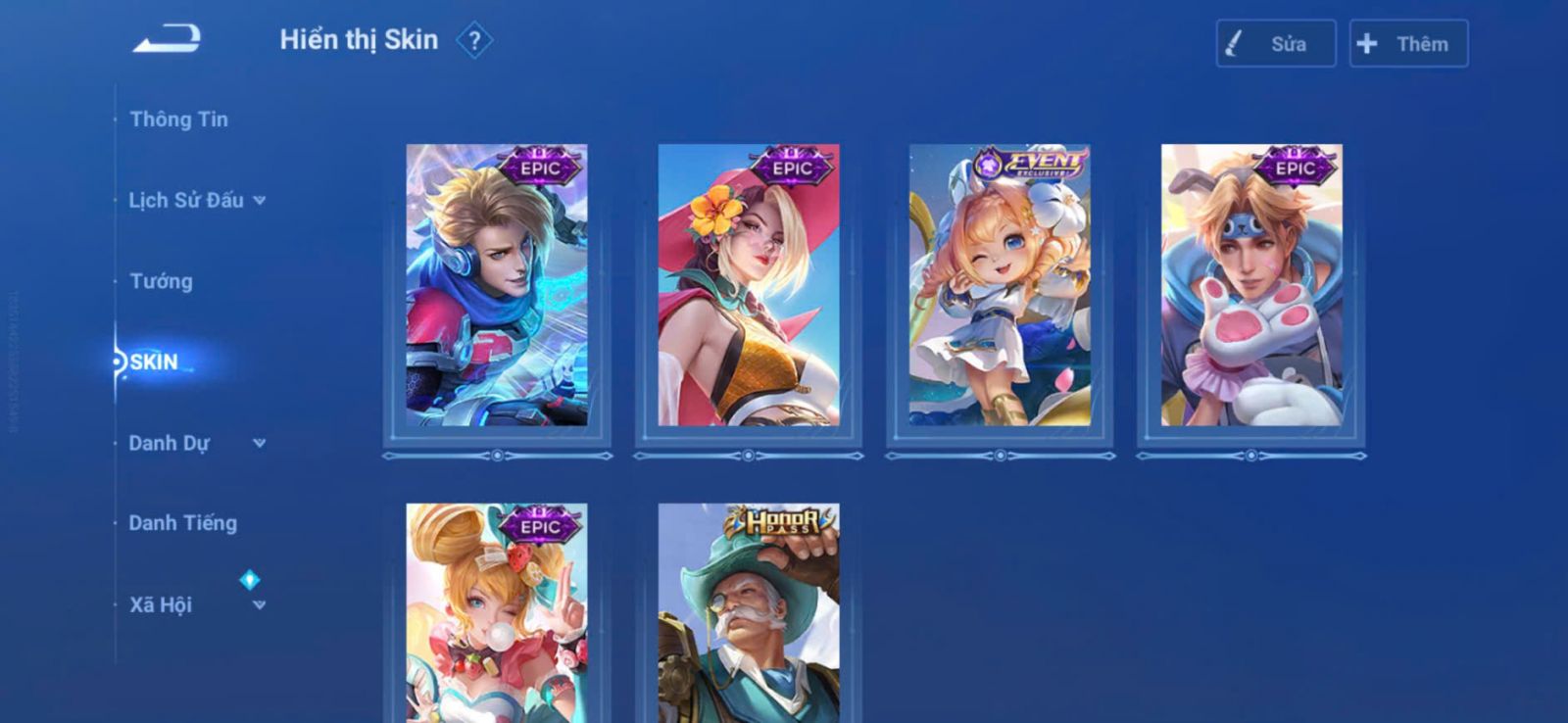The width and height of the screenshot is (1568, 723).
Task: Open the Danh Tiếng tab
Action: [182, 524]
